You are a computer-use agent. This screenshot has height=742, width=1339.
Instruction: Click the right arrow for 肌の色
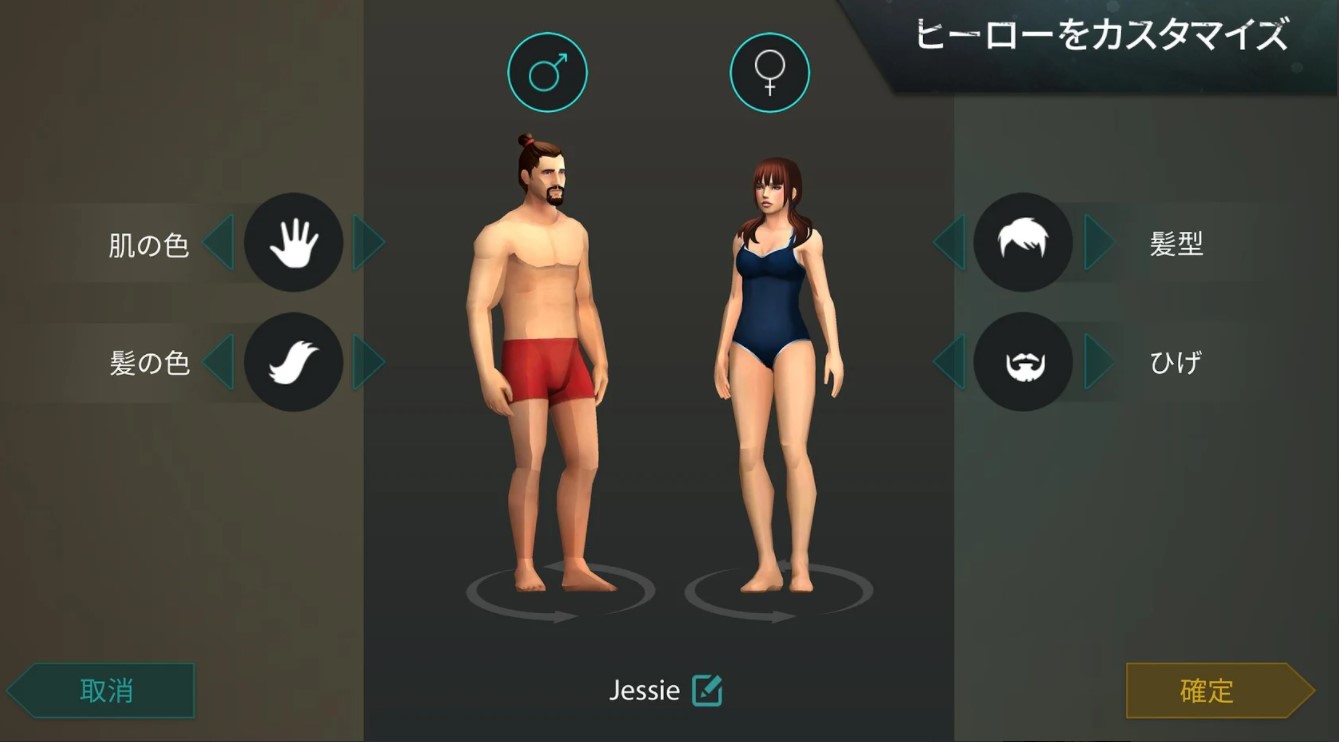367,242
